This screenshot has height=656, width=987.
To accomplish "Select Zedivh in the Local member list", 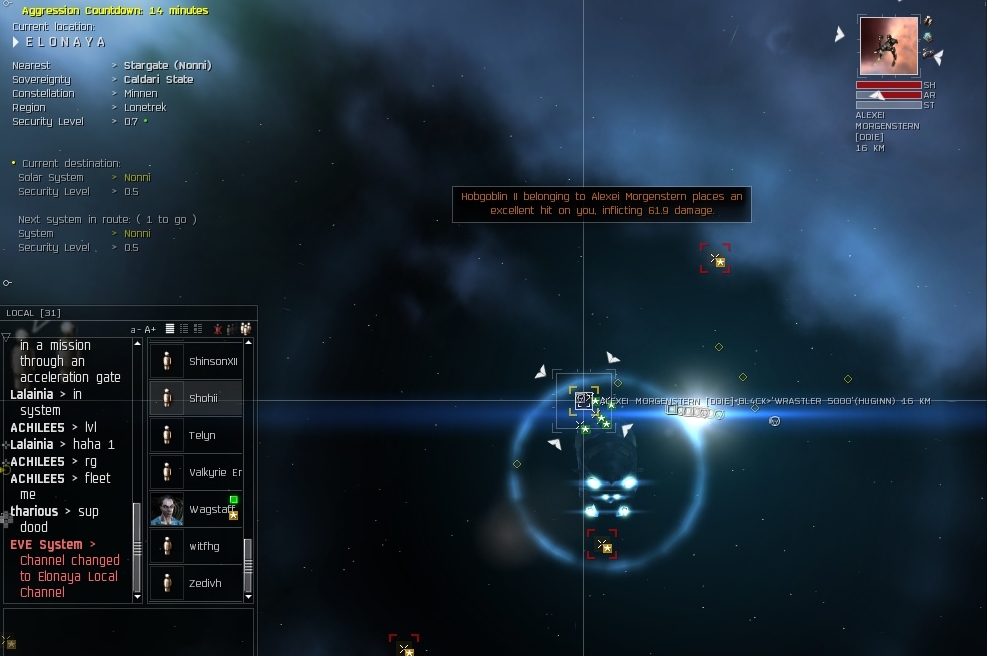I will coord(204,583).
